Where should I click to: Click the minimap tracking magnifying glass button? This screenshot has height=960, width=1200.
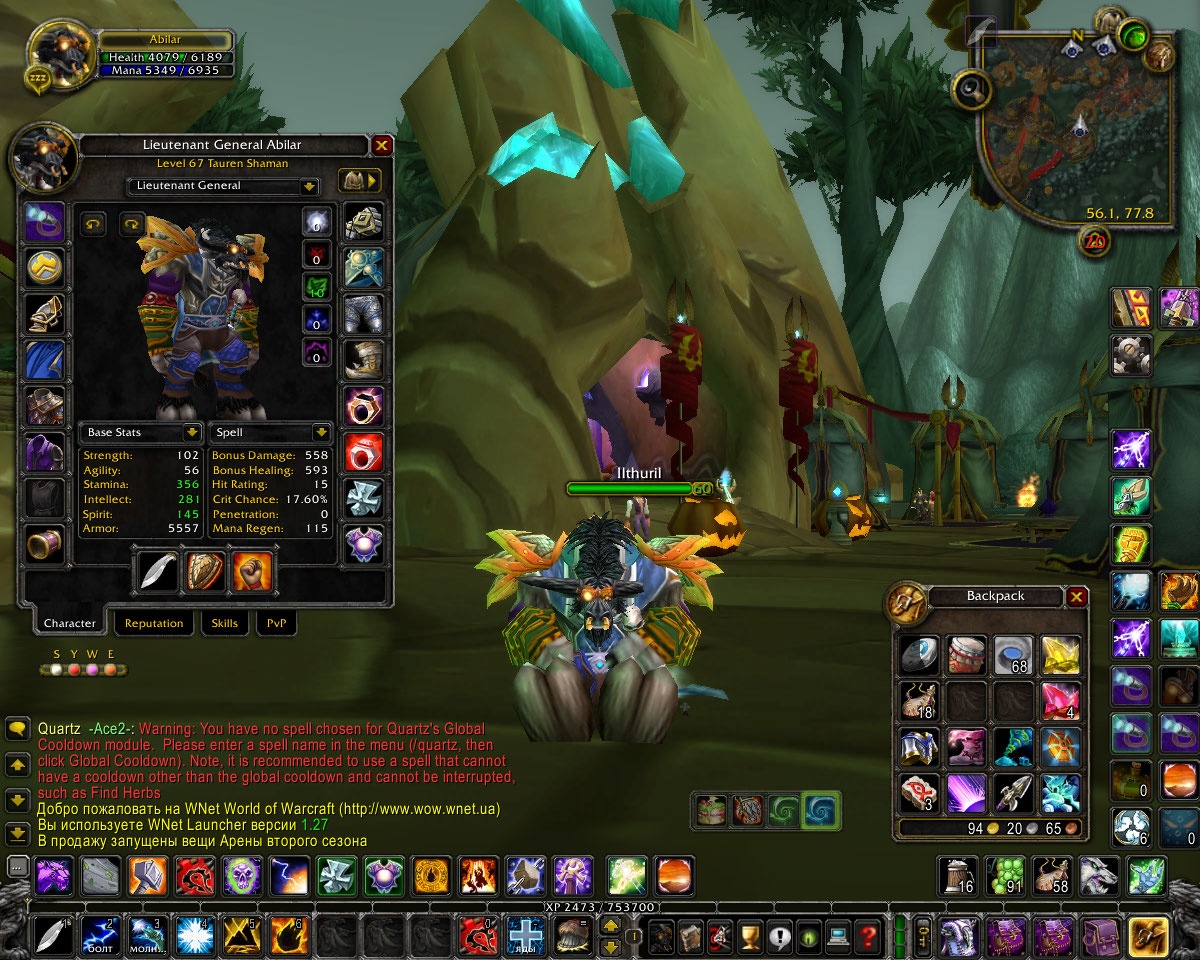tap(972, 91)
